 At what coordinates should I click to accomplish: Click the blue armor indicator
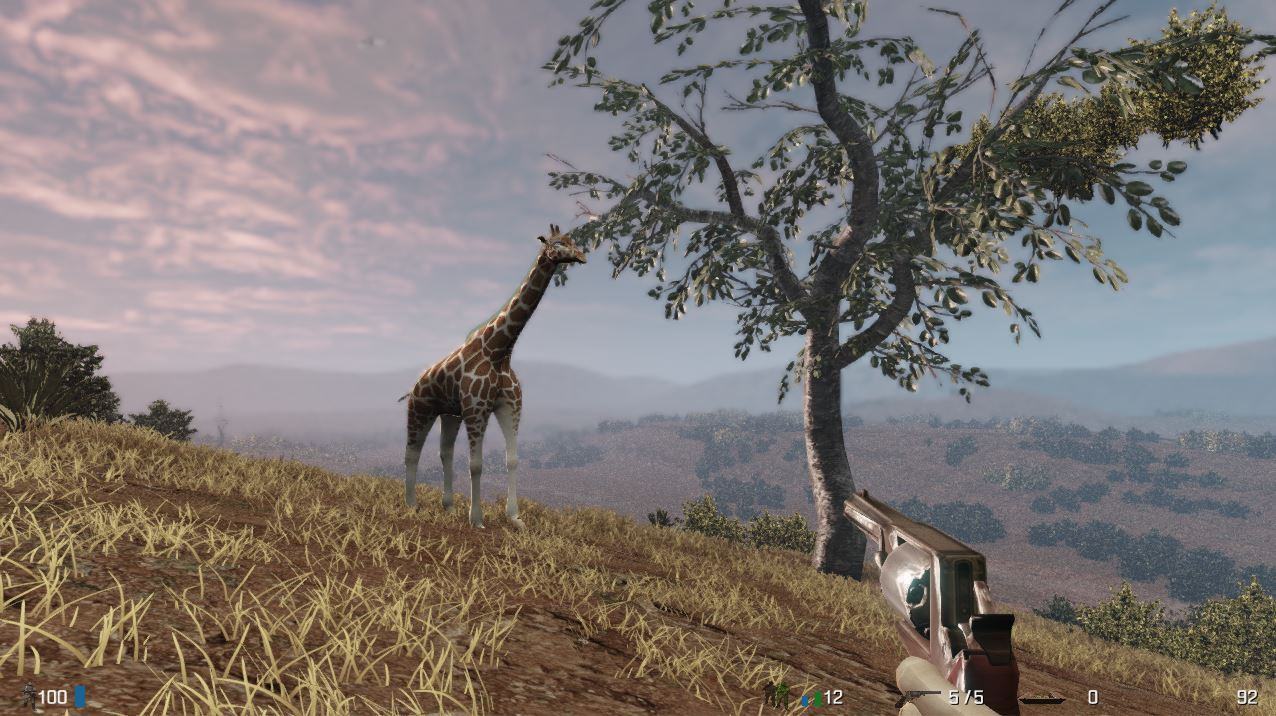click(80, 696)
